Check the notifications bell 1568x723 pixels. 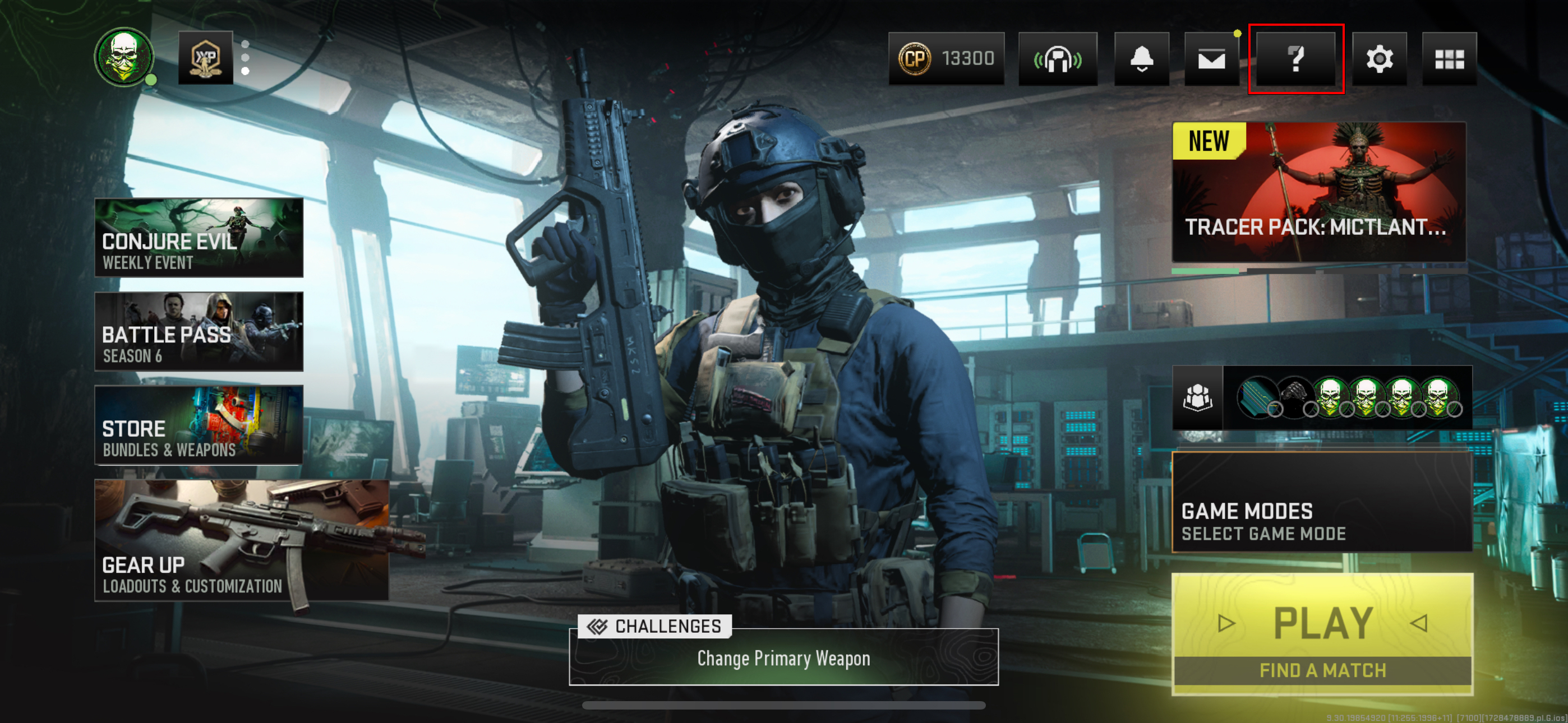(x=1141, y=58)
